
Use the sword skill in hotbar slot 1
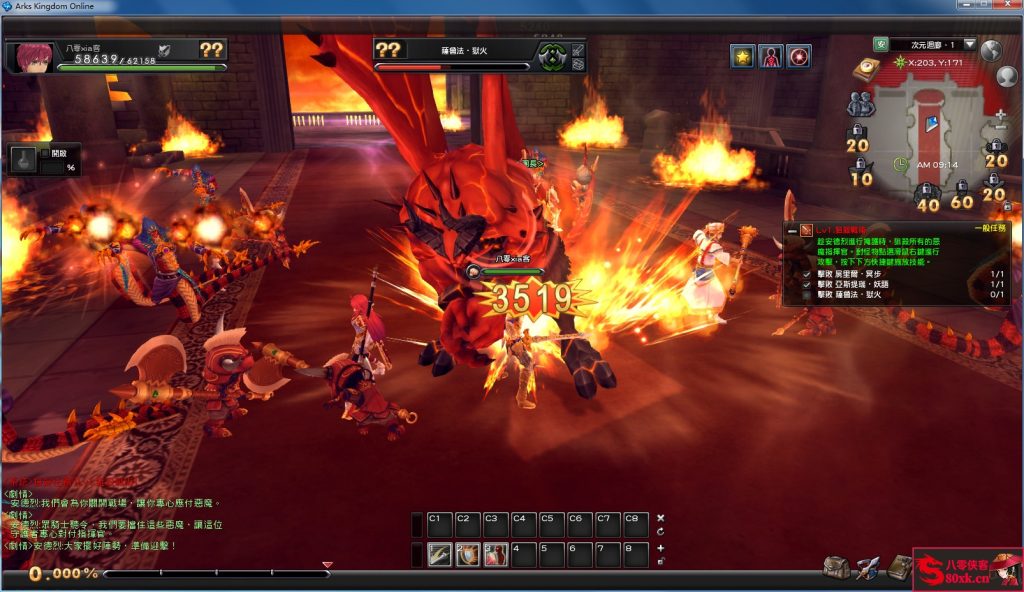[439, 555]
